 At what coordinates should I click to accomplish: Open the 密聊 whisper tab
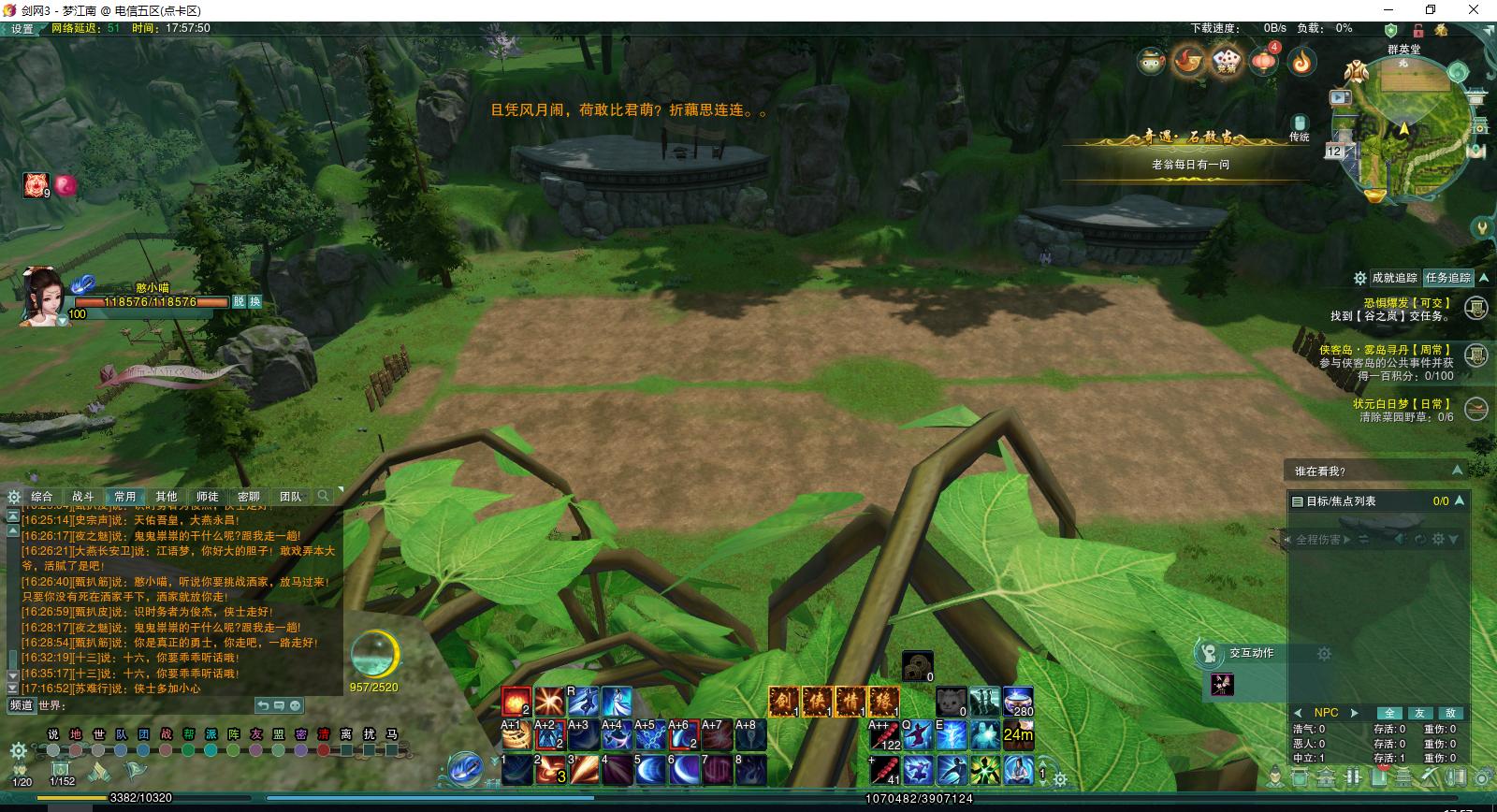click(249, 497)
